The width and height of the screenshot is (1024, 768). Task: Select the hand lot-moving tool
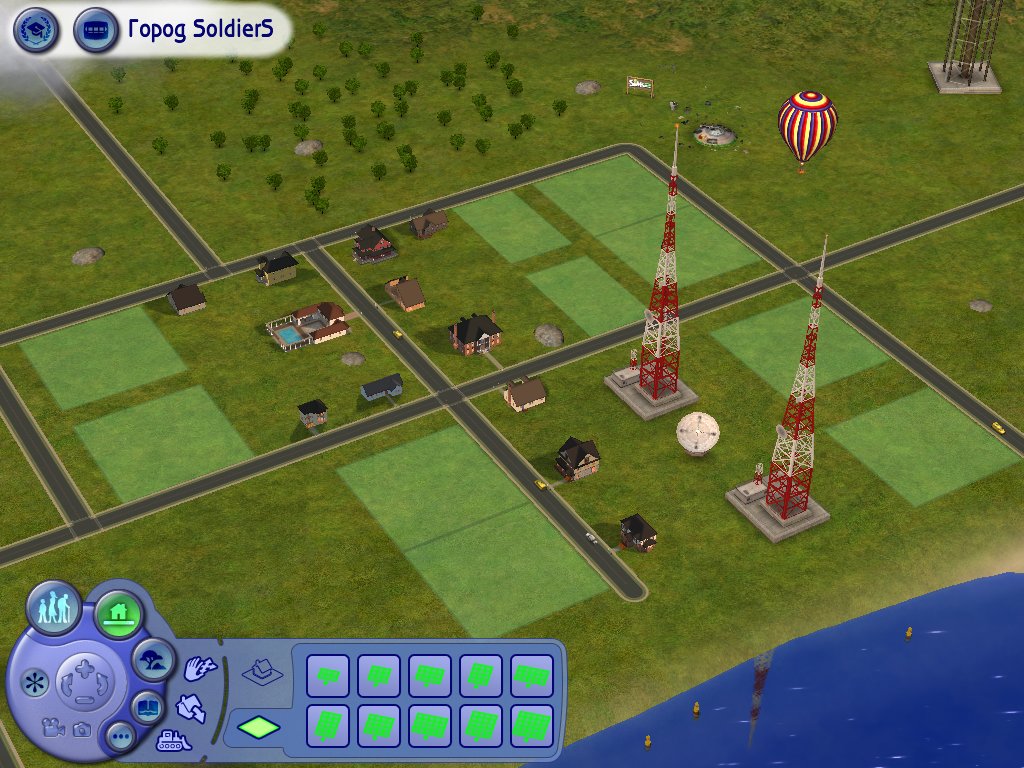pyautogui.click(x=199, y=668)
